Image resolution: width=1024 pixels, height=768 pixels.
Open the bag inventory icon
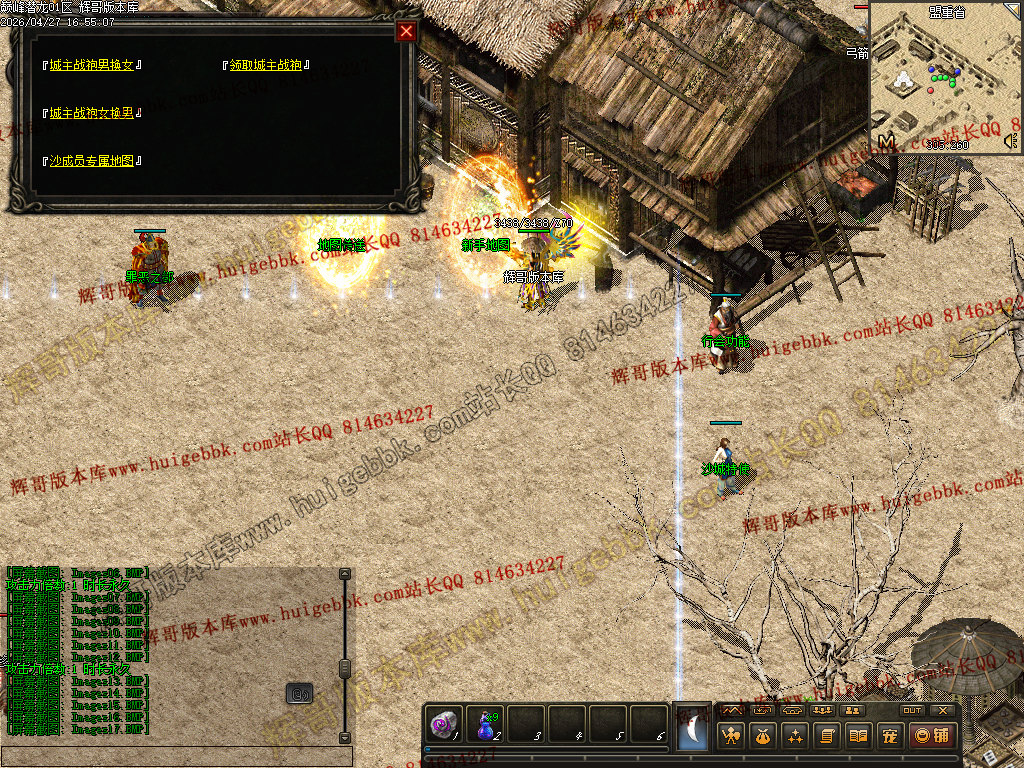pyautogui.click(x=765, y=736)
